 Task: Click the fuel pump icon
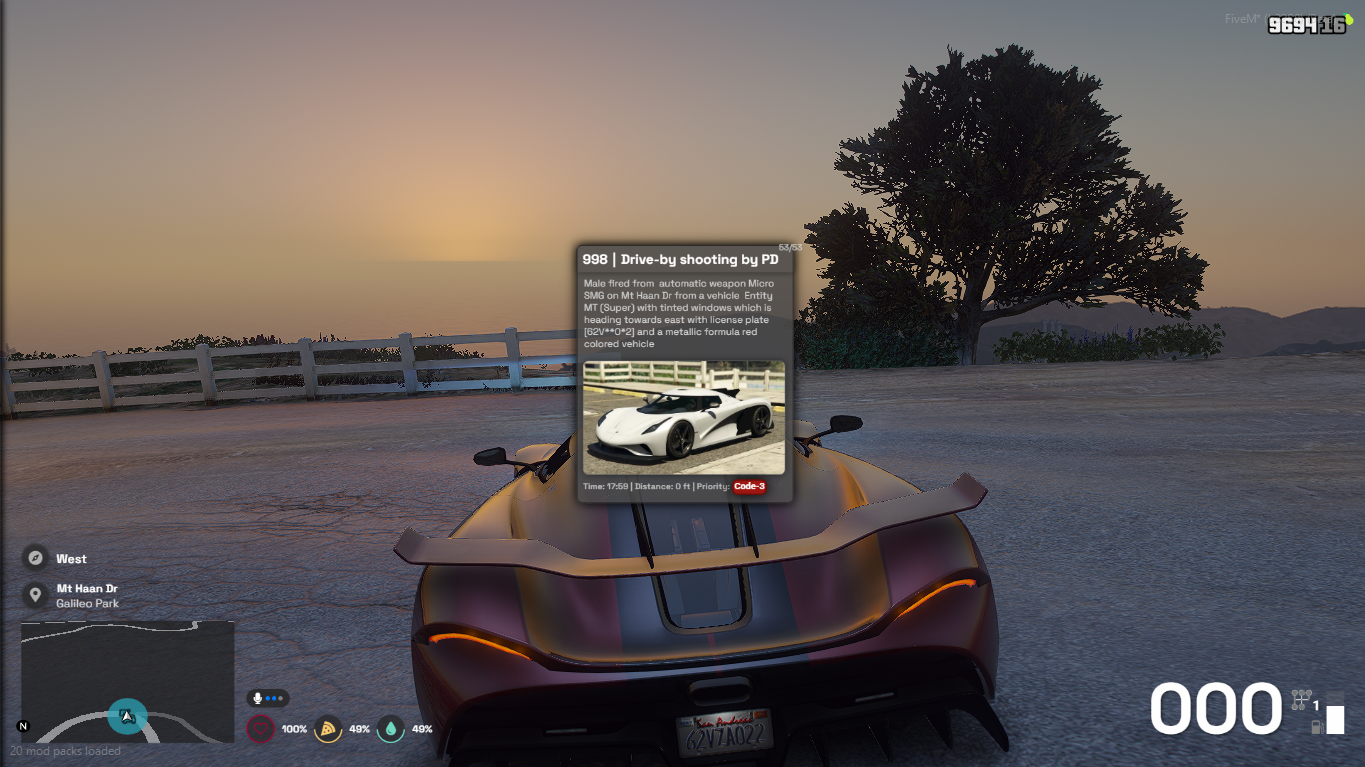coord(1317,726)
